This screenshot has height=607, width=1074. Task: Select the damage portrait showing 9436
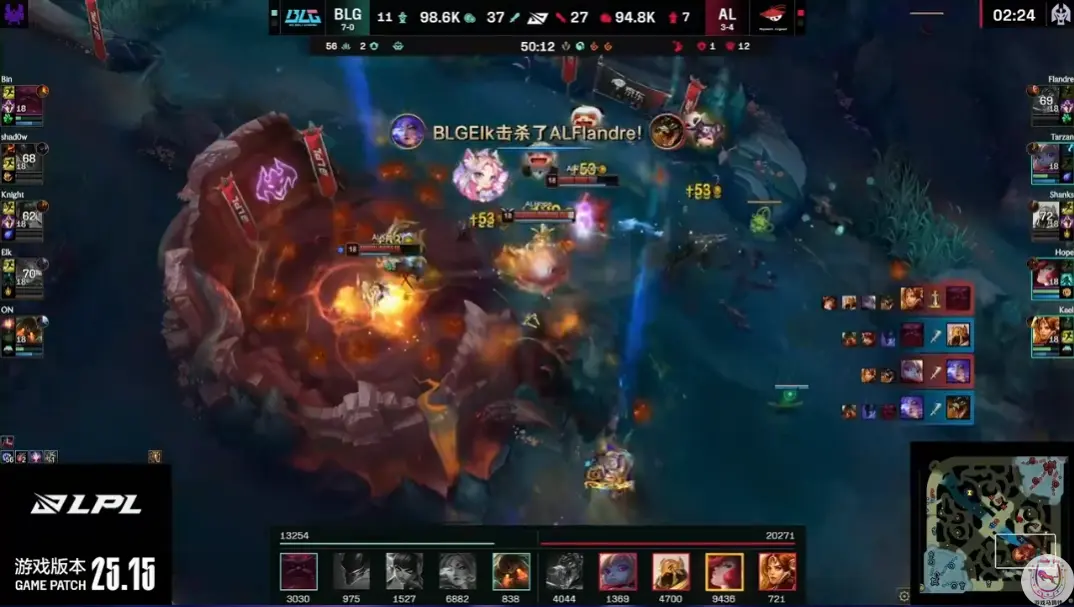724,572
